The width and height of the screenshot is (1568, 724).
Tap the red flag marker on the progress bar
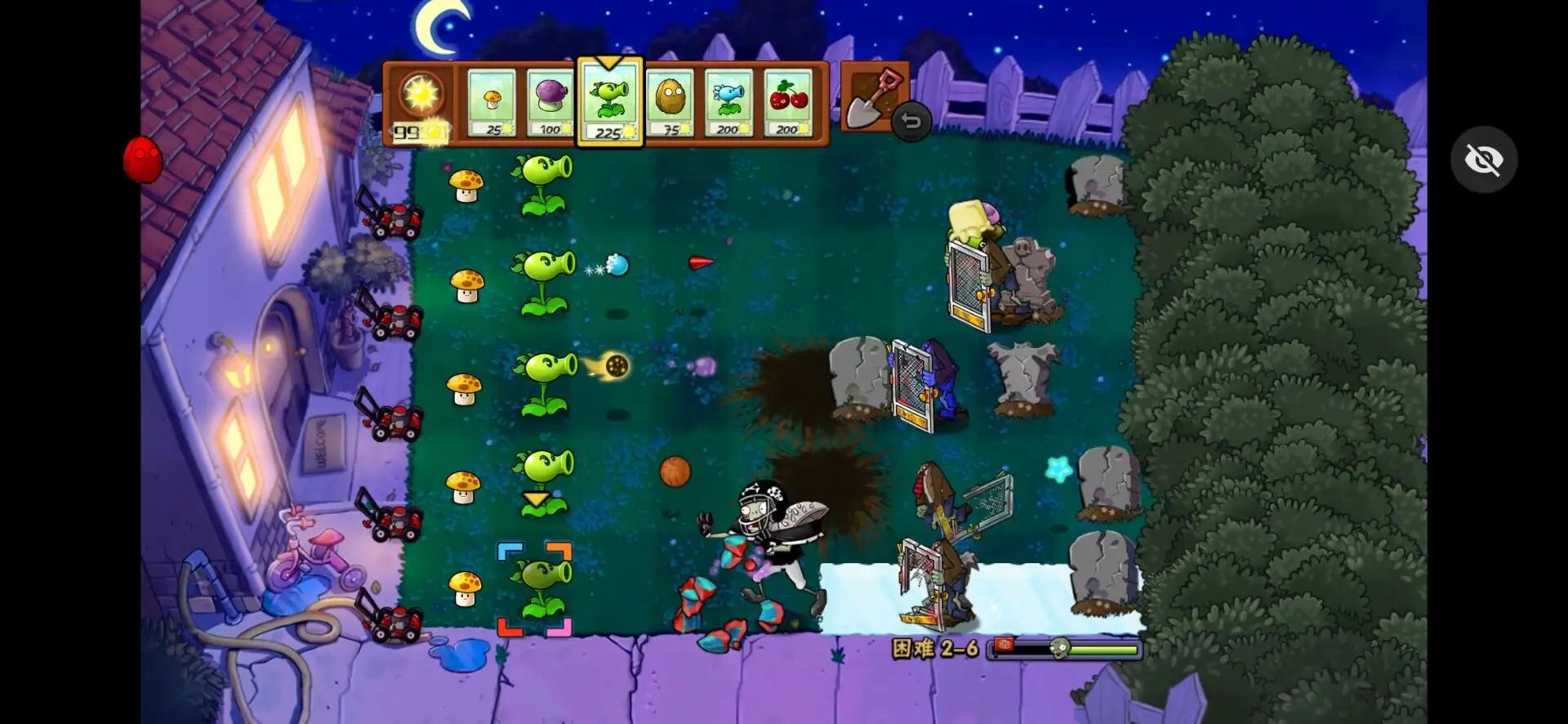point(1004,646)
